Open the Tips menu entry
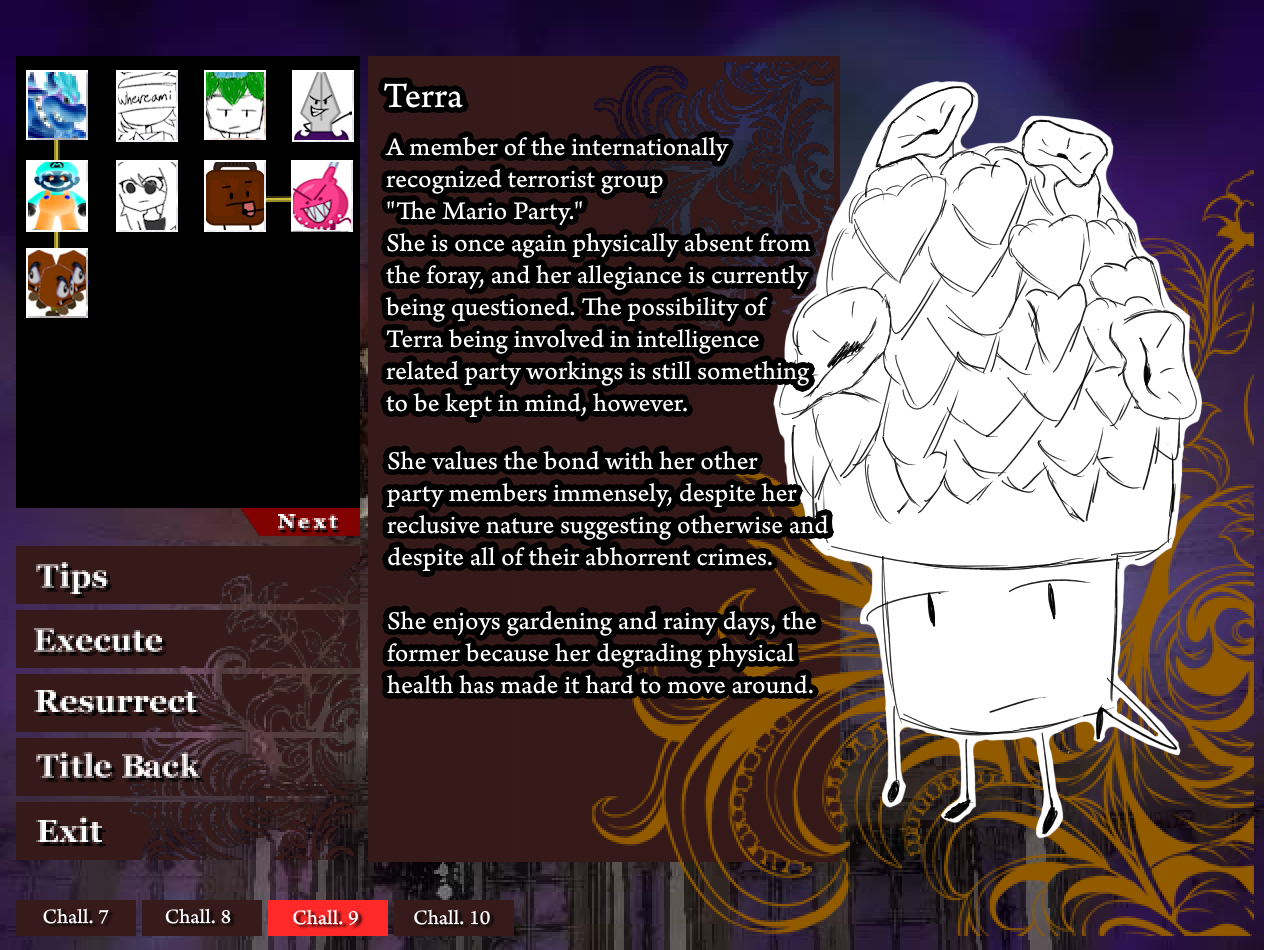1264x950 pixels. tap(72, 577)
